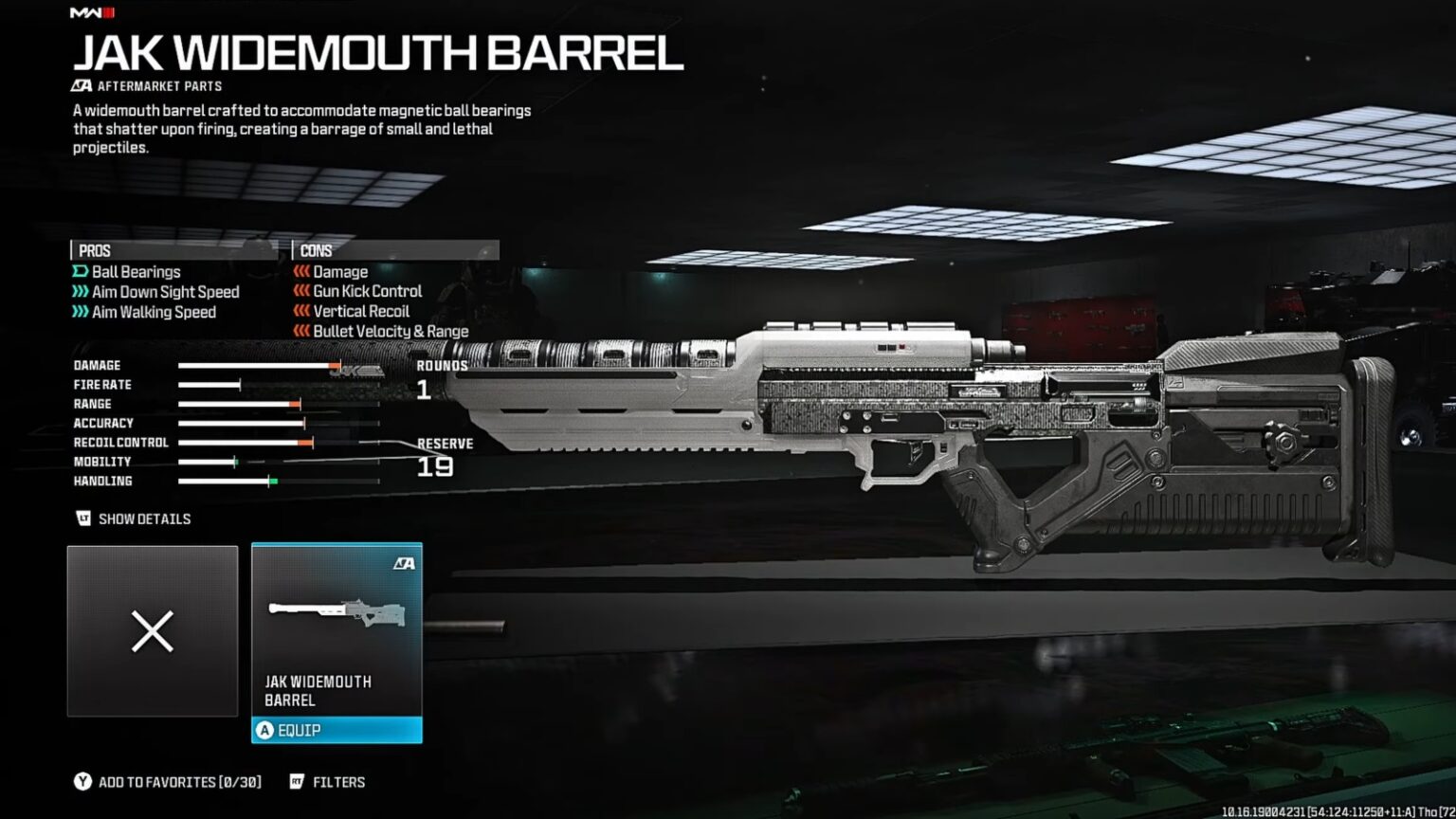Click the Aftermarket Parts triangle icon
This screenshot has width=1456, height=819.
coord(81,84)
